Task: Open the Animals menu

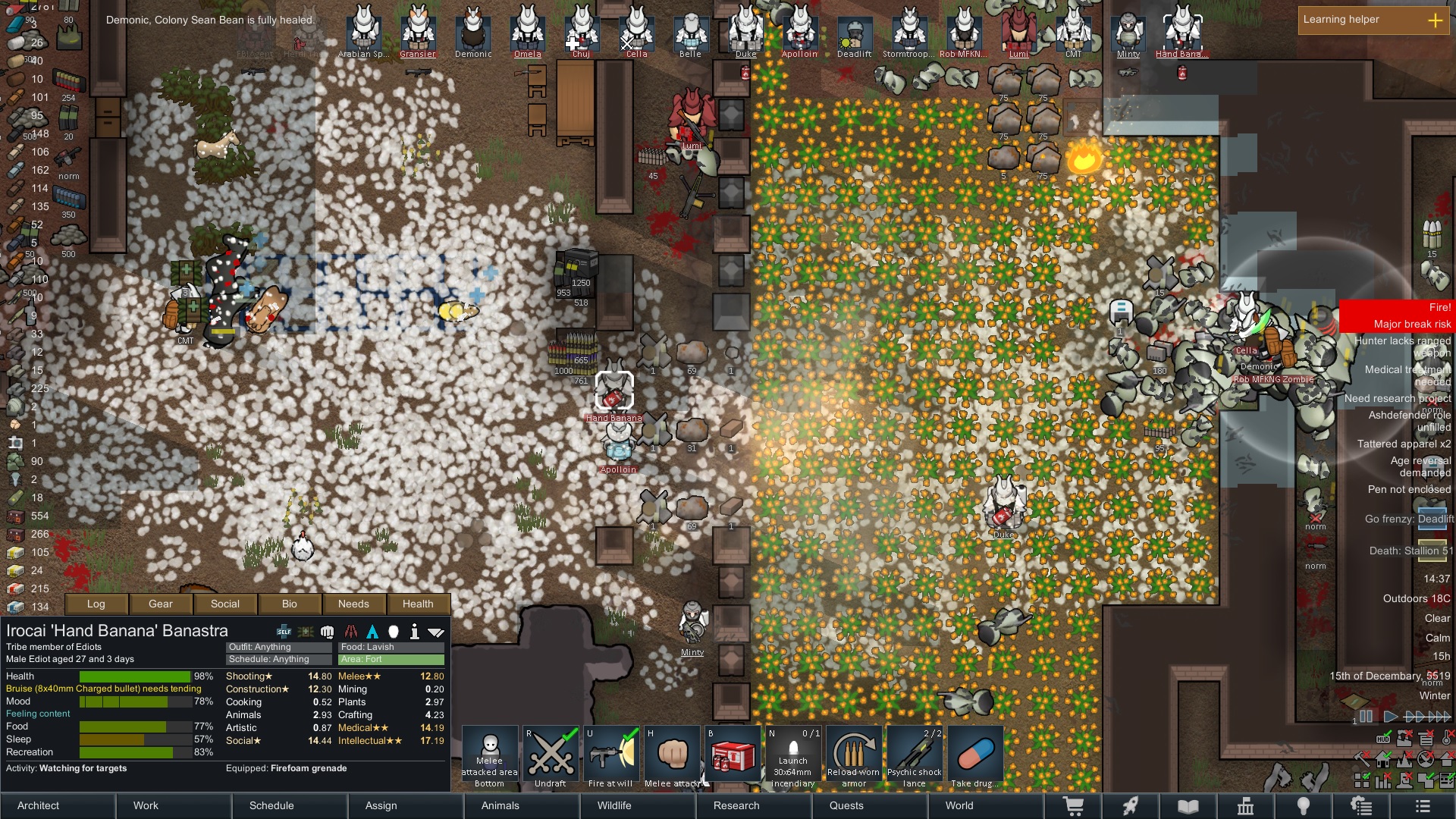Action: click(x=500, y=805)
